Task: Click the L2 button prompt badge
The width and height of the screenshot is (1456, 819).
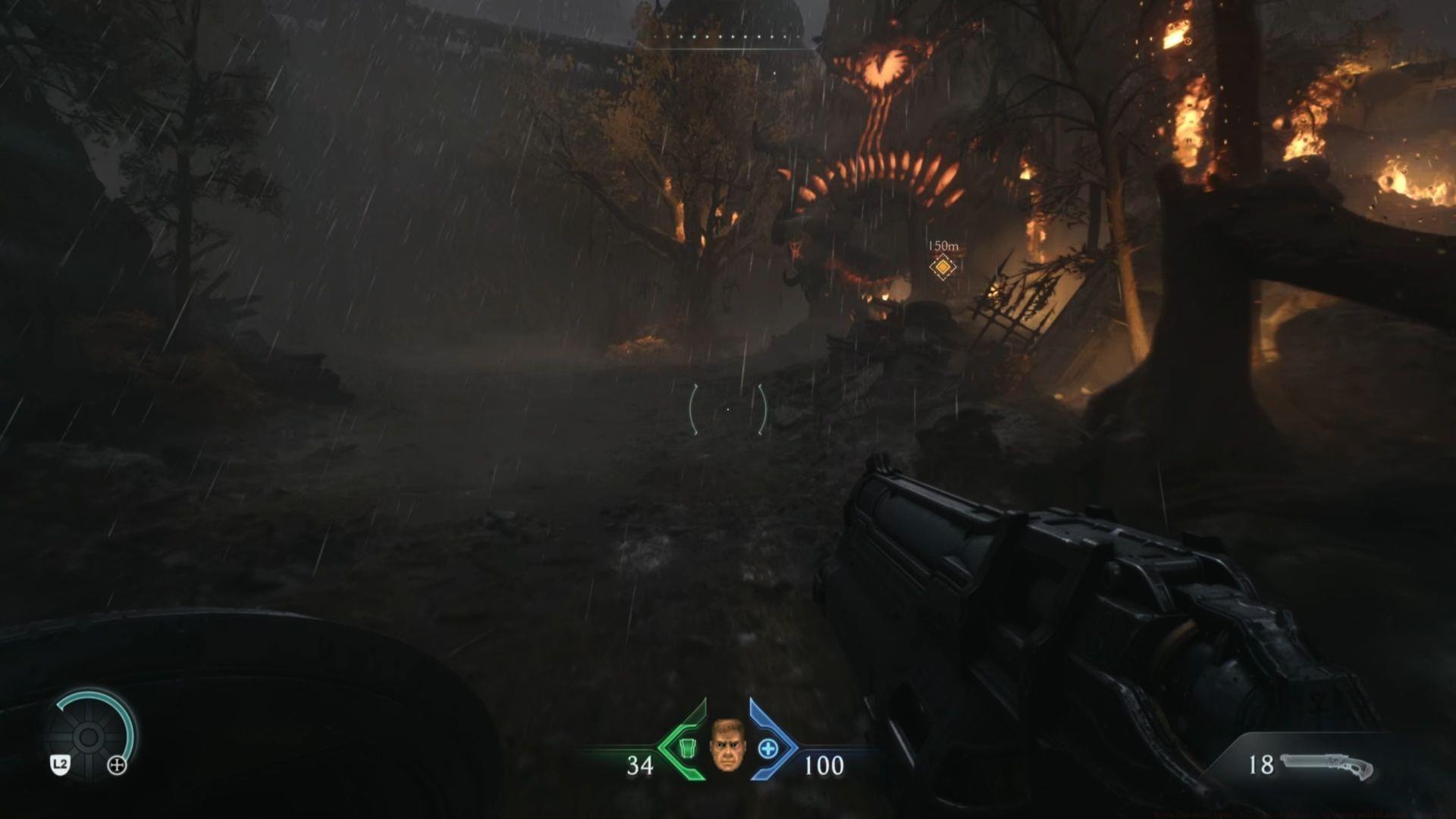Action: point(60,764)
